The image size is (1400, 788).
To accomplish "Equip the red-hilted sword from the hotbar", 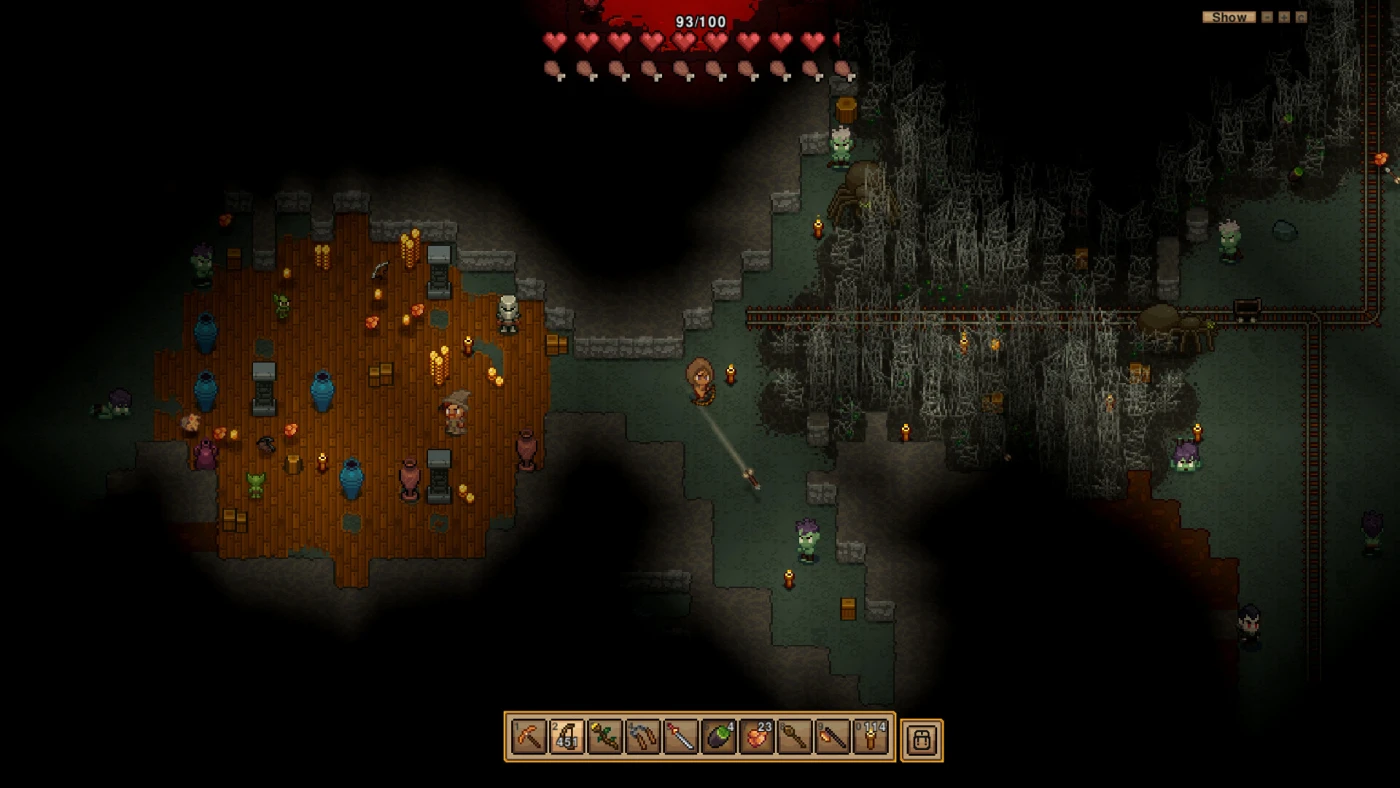I will 680,738.
